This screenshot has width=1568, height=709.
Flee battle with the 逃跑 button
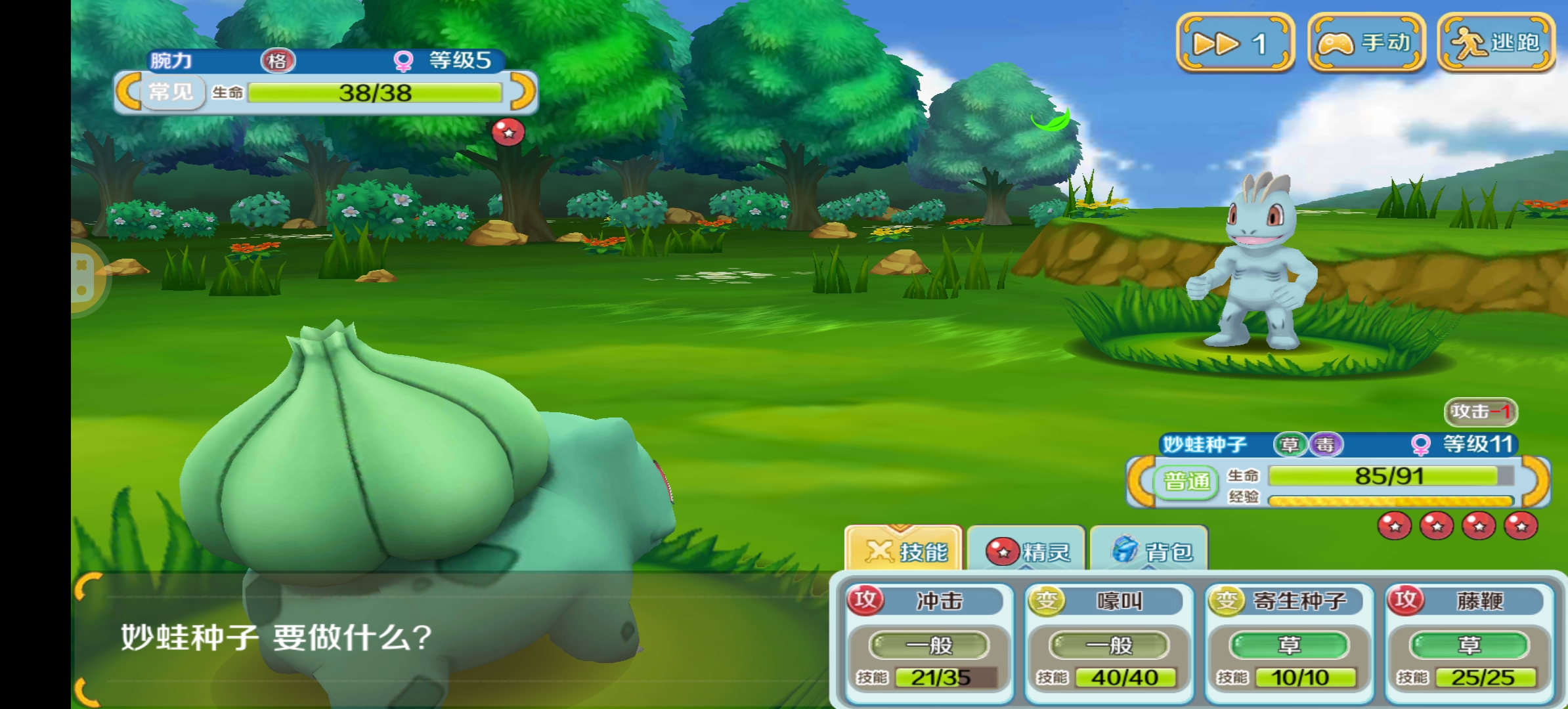coord(1495,43)
